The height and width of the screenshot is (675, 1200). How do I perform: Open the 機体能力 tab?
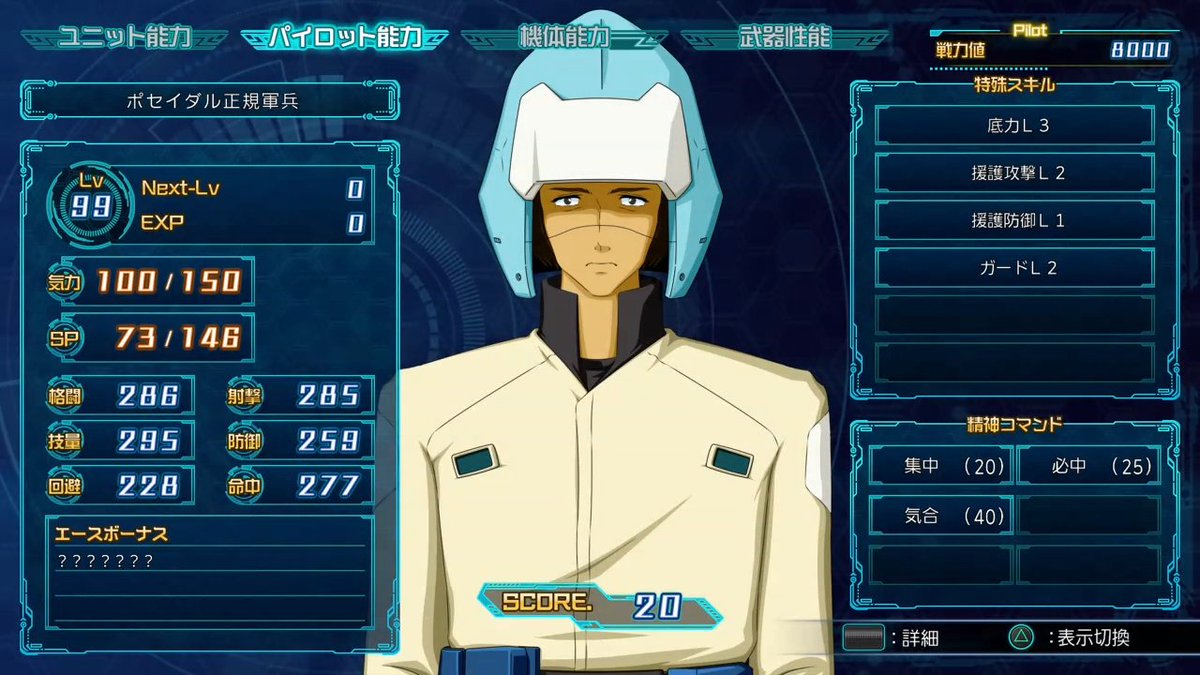coord(565,38)
